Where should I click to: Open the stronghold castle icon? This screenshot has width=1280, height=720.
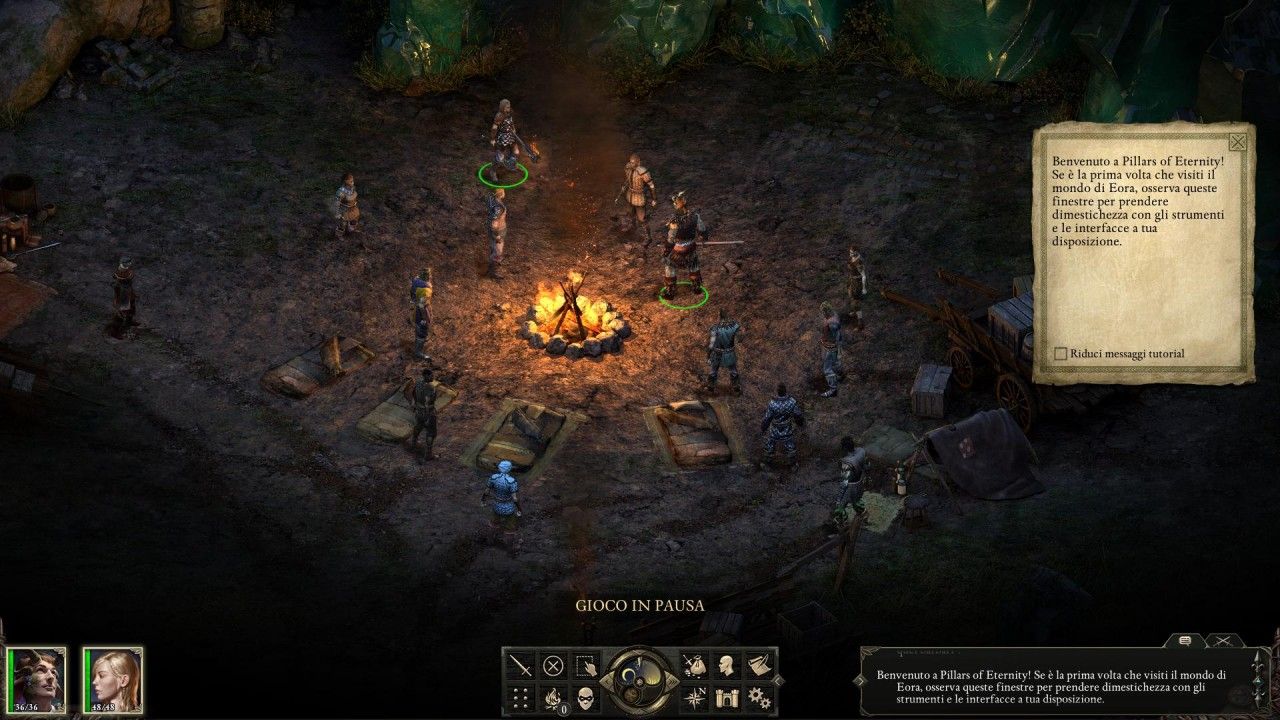(x=727, y=697)
